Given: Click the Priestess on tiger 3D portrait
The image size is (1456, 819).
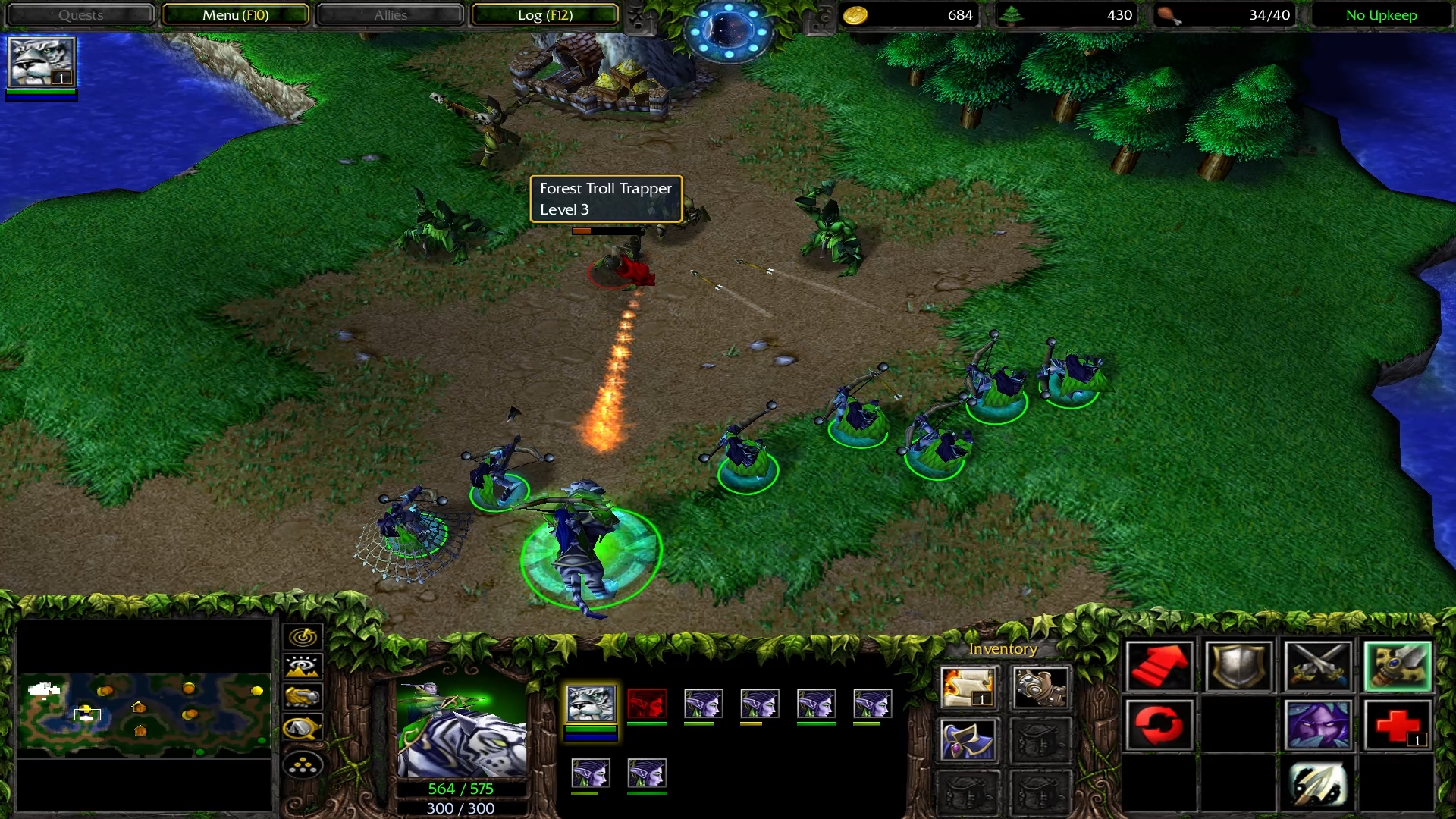Looking at the screenshot, I should click(461, 728).
